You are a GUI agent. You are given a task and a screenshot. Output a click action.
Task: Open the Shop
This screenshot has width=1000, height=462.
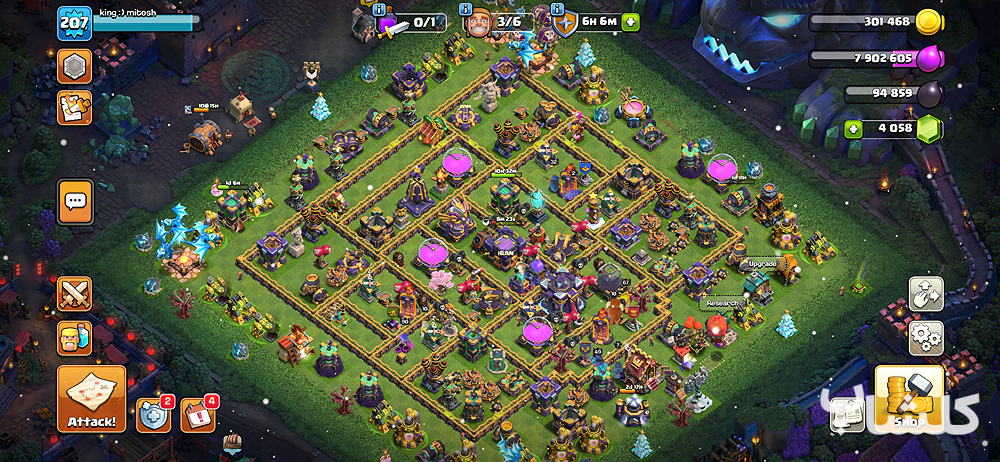point(909,398)
